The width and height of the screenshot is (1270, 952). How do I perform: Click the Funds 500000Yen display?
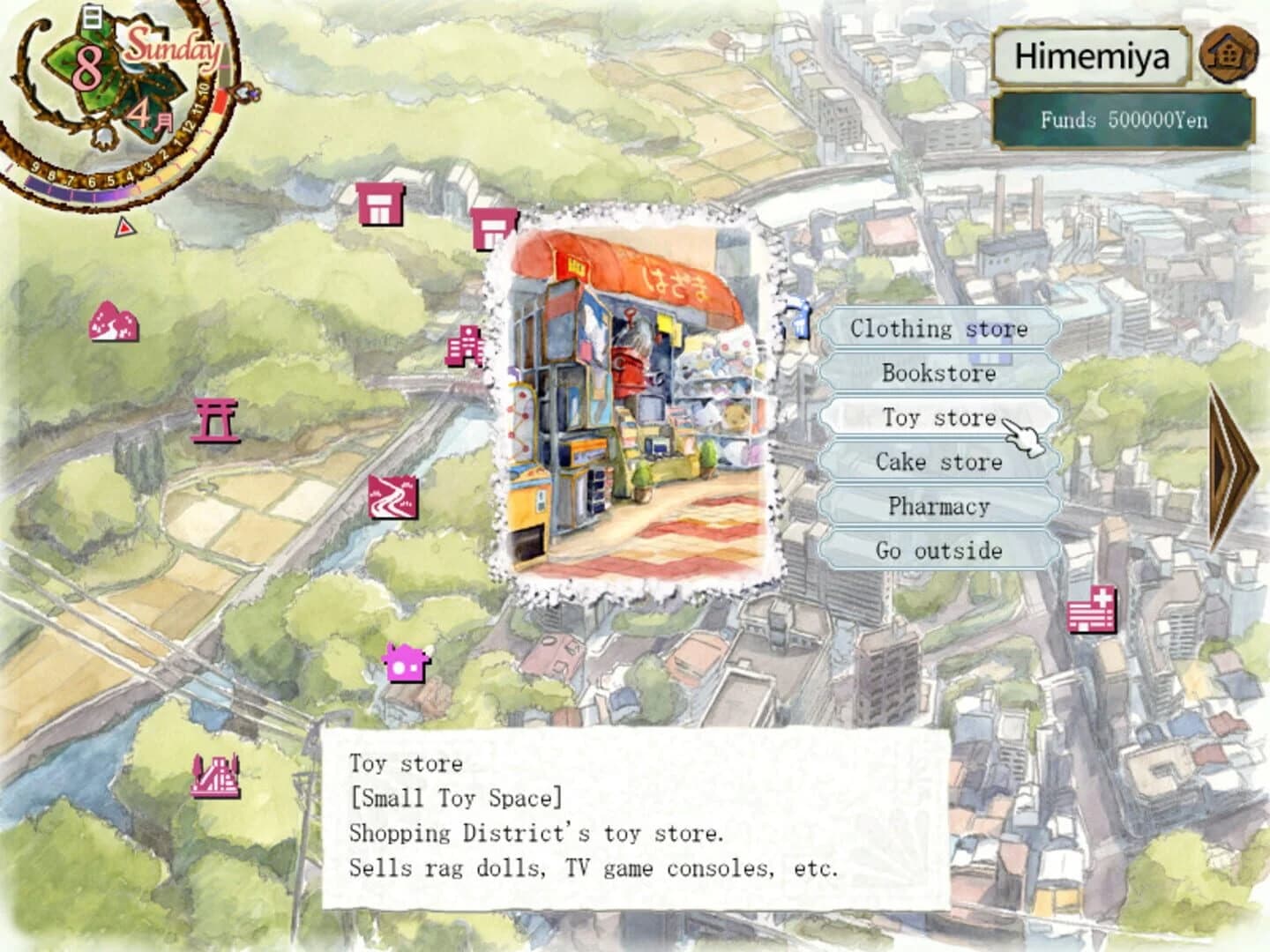[1122, 121]
